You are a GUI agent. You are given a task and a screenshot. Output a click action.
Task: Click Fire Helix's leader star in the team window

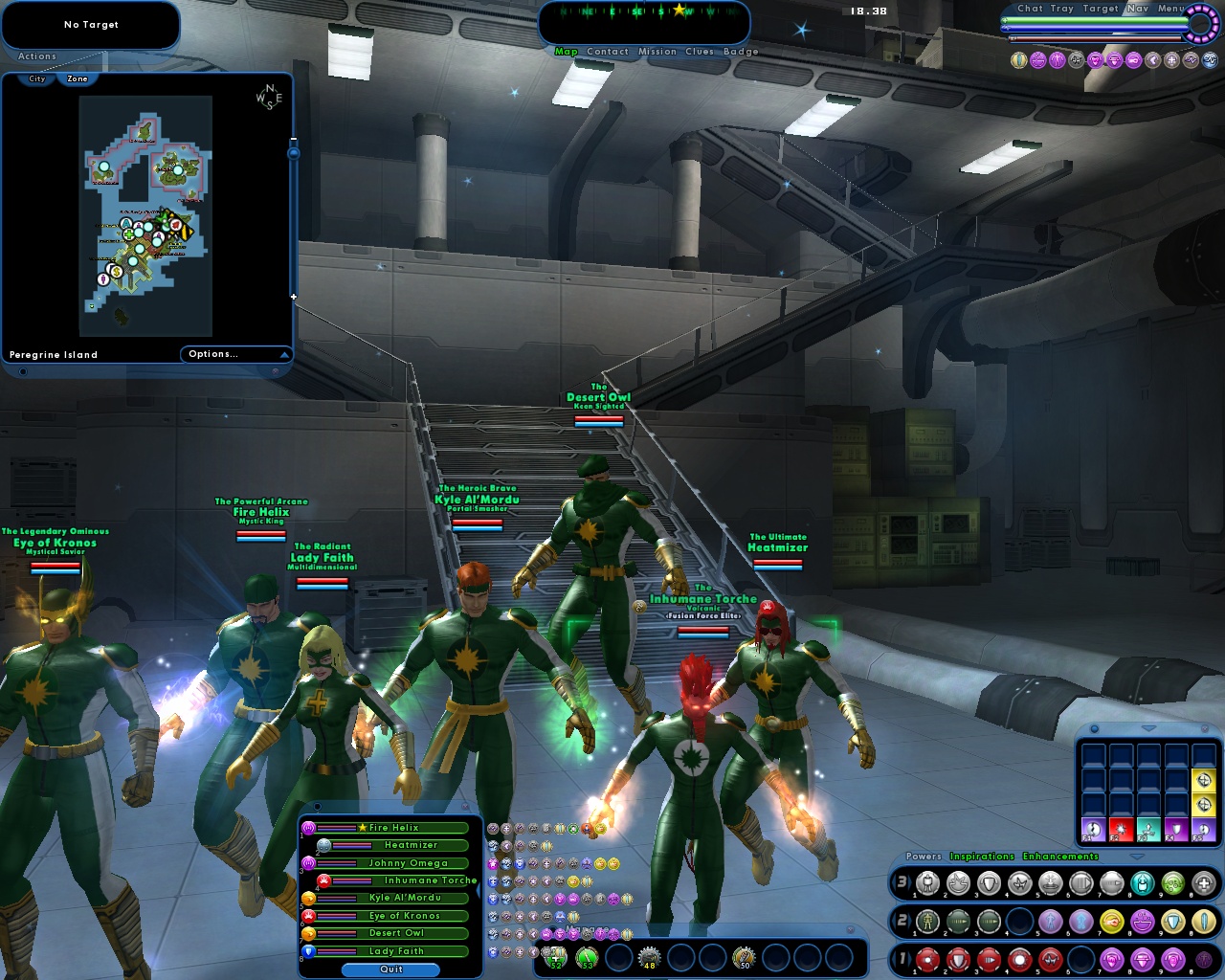click(x=362, y=827)
